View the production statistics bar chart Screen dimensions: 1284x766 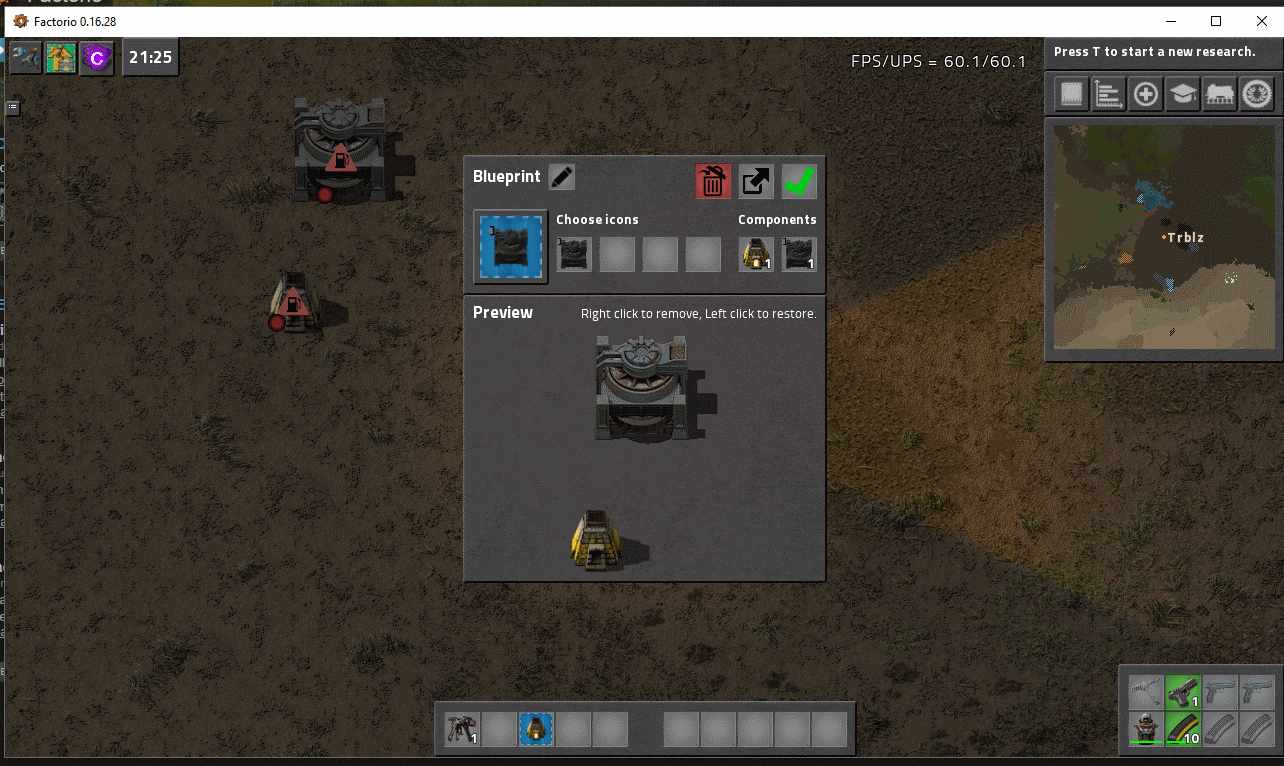(1108, 93)
